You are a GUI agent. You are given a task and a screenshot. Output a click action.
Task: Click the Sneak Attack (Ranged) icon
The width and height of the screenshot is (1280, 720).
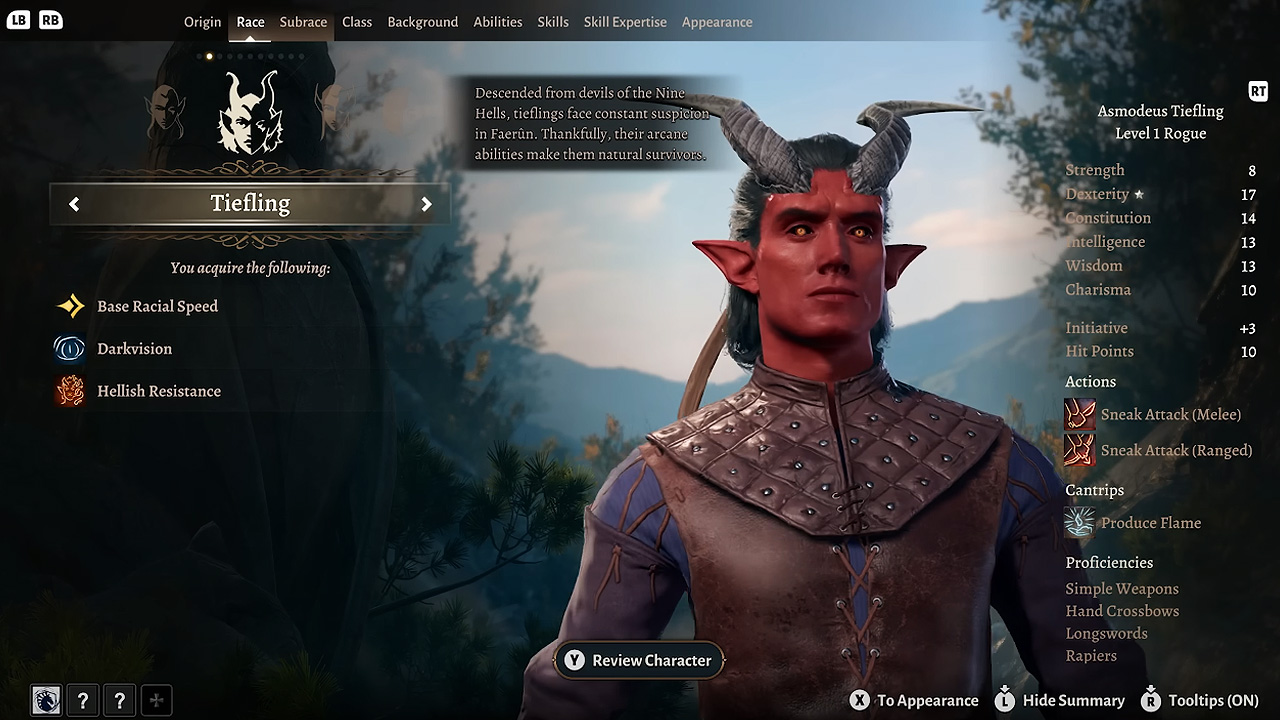pyautogui.click(x=1080, y=451)
